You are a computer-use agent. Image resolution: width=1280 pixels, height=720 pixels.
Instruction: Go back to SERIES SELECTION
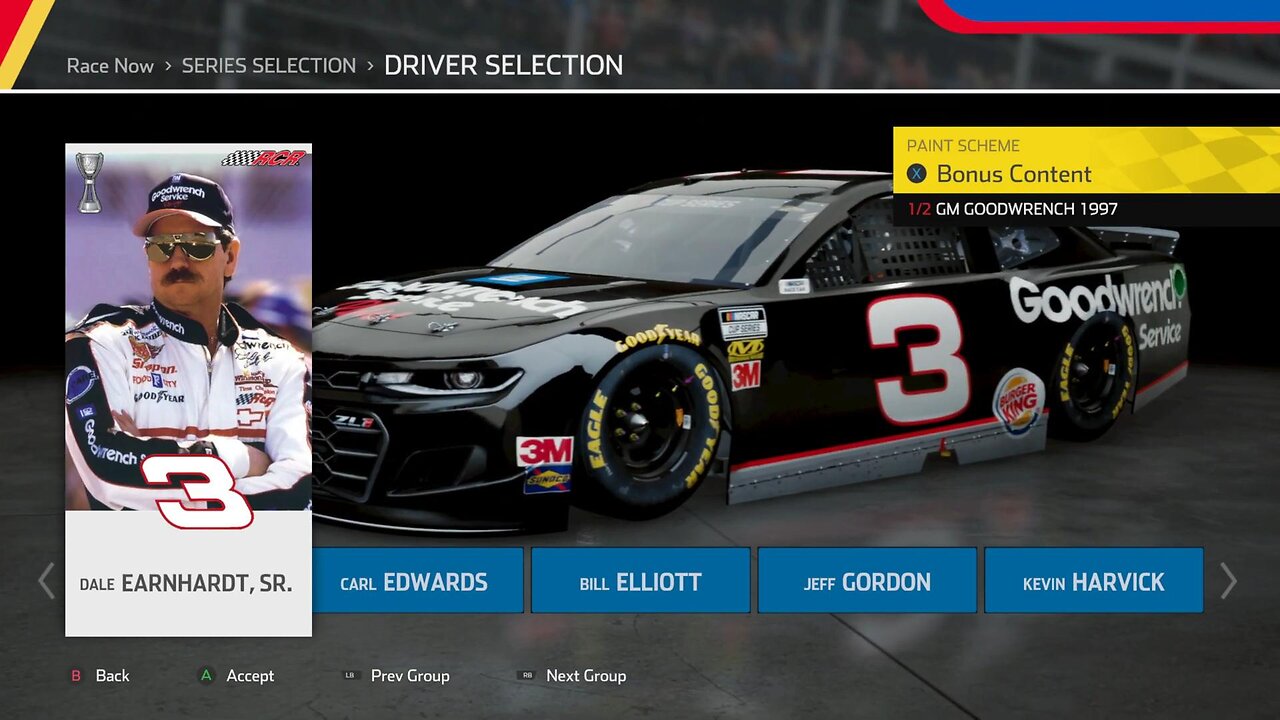(x=268, y=65)
